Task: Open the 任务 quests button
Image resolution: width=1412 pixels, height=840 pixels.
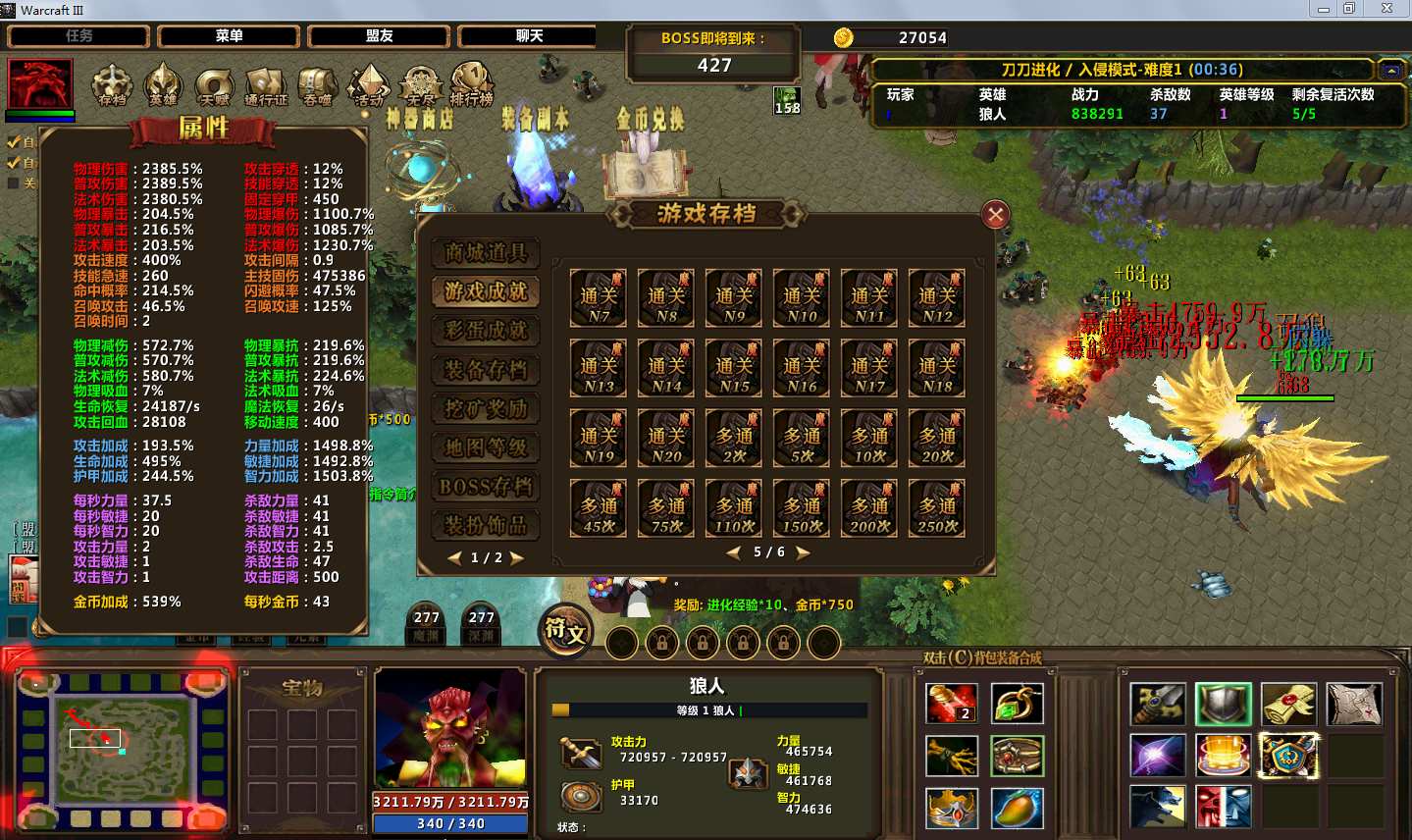Action: click(x=78, y=36)
